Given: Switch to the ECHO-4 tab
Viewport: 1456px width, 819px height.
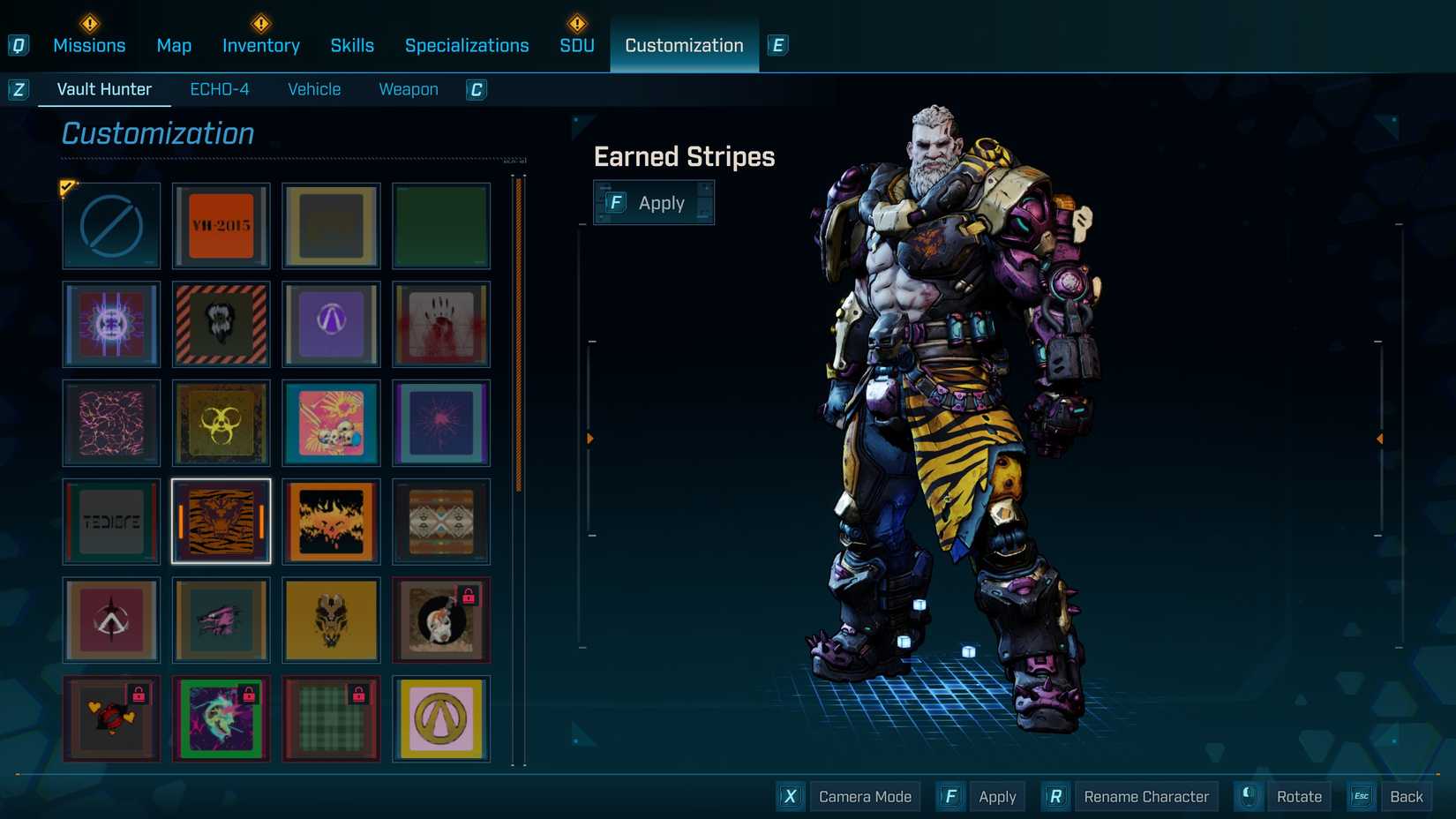Looking at the screenshot, I should 220,88.
